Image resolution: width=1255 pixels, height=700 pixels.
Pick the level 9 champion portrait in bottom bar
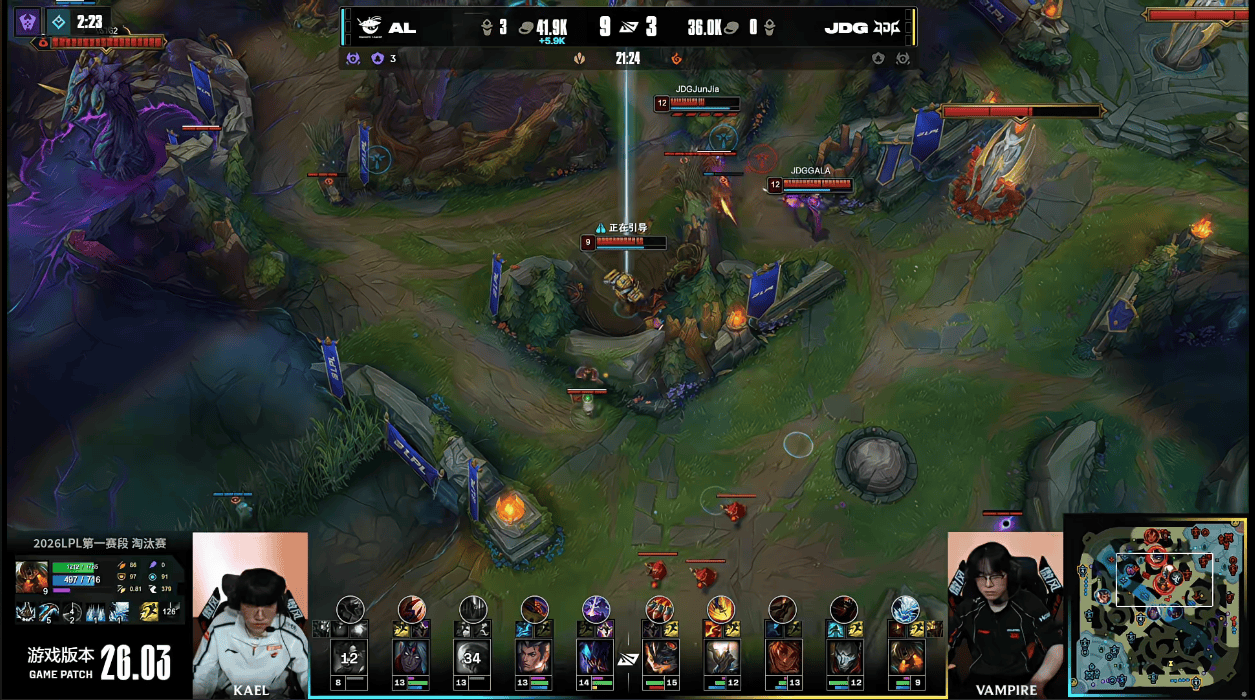coord(905,658)
